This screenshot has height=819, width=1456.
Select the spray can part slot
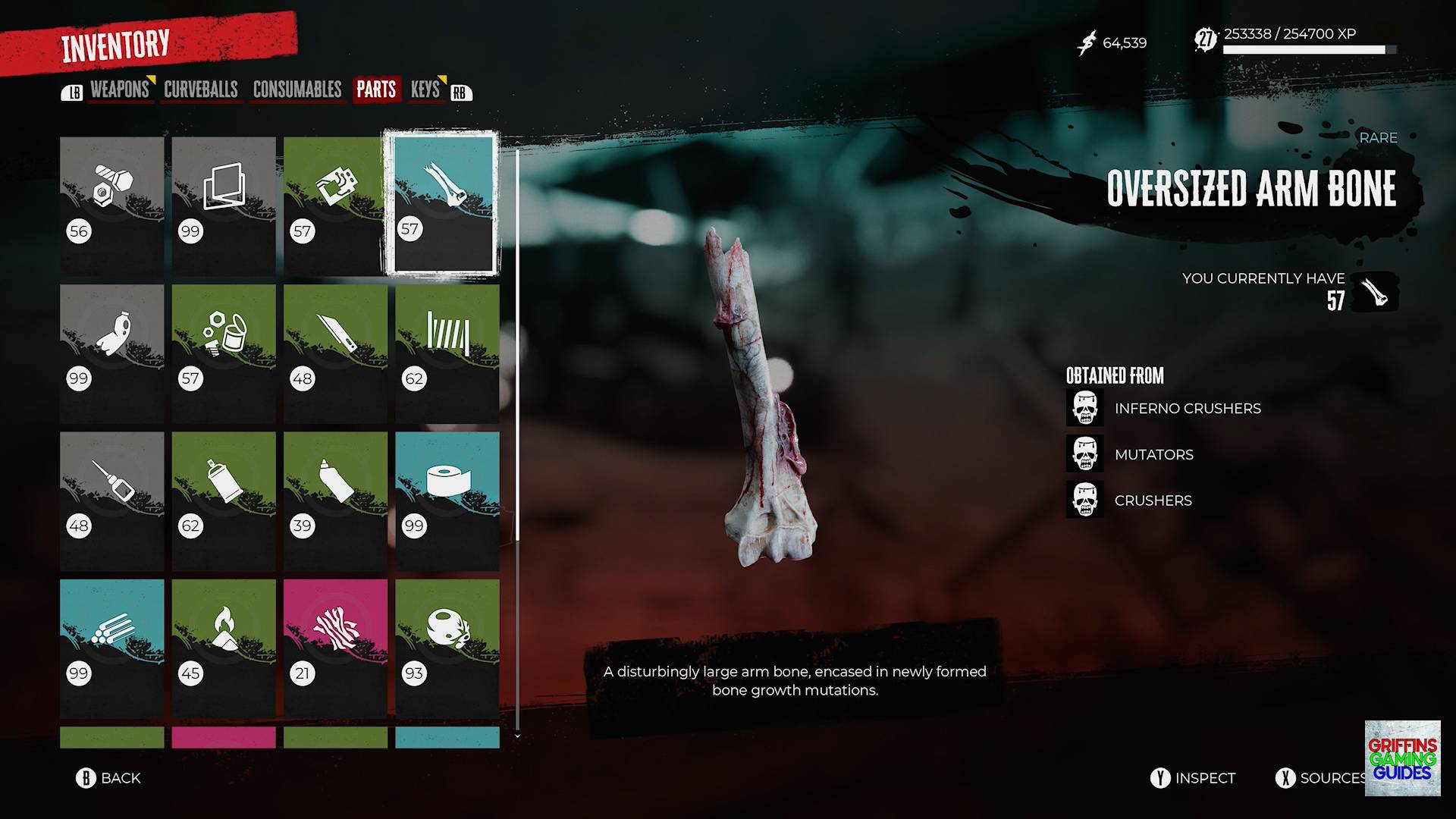pos(224,500)
